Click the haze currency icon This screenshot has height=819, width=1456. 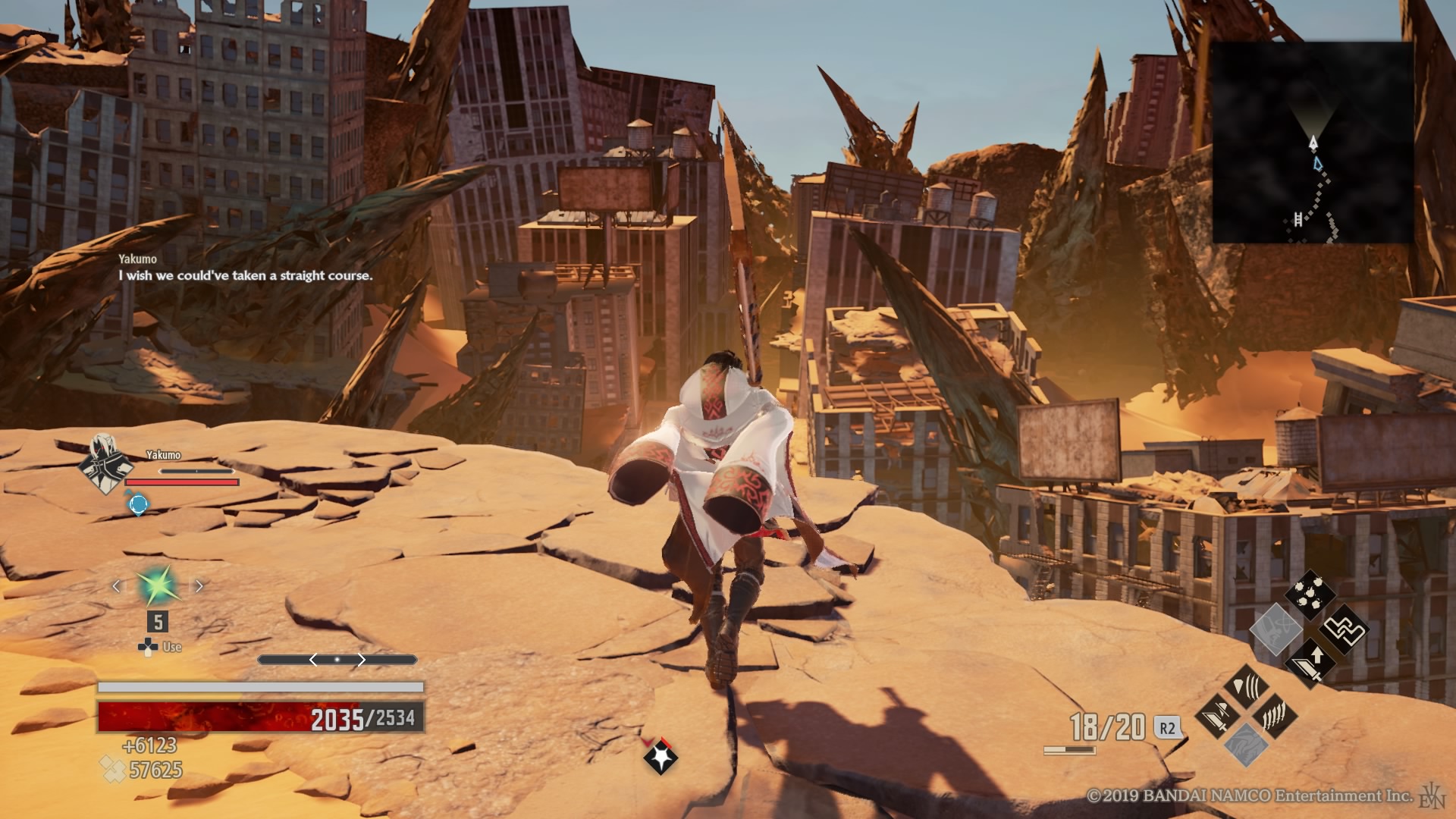coord(112,770)
